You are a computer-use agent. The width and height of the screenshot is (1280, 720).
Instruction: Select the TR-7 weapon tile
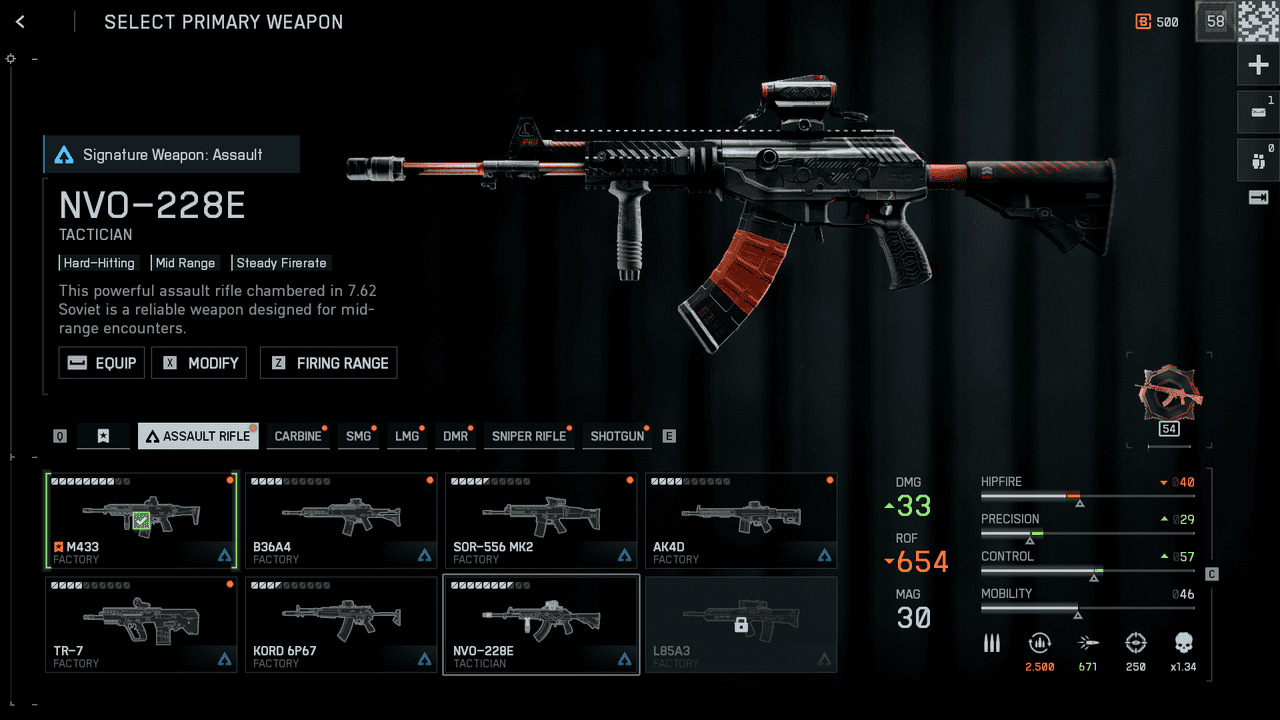coord(141,624)
